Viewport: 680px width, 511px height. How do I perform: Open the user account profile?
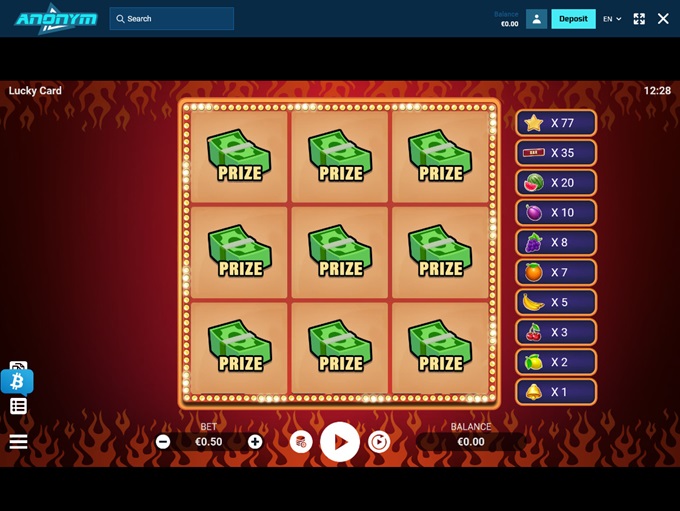tap(536, 19)
